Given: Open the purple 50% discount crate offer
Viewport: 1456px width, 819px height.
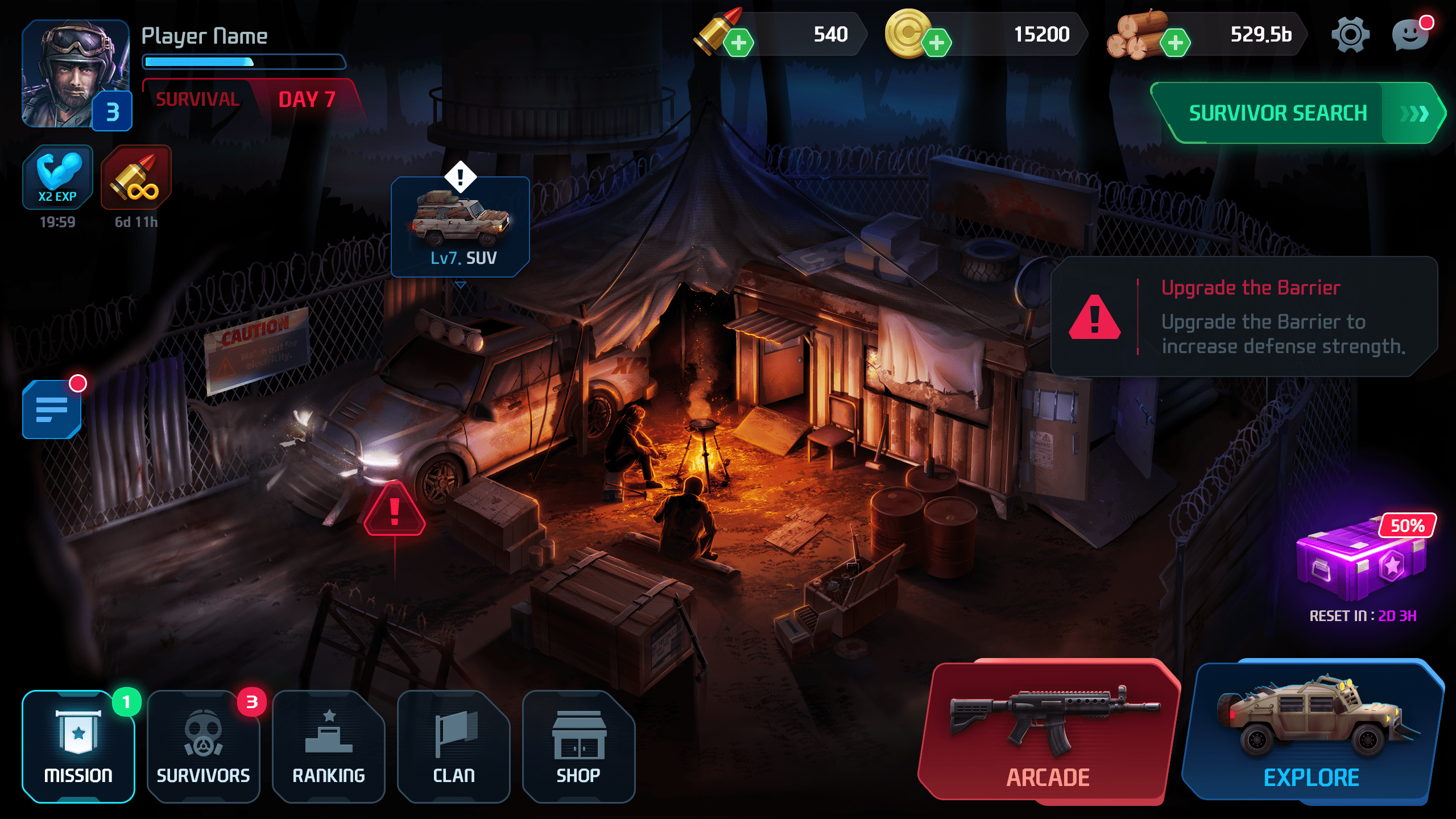Looking at the screenshot, I should tap(1362, 560).
